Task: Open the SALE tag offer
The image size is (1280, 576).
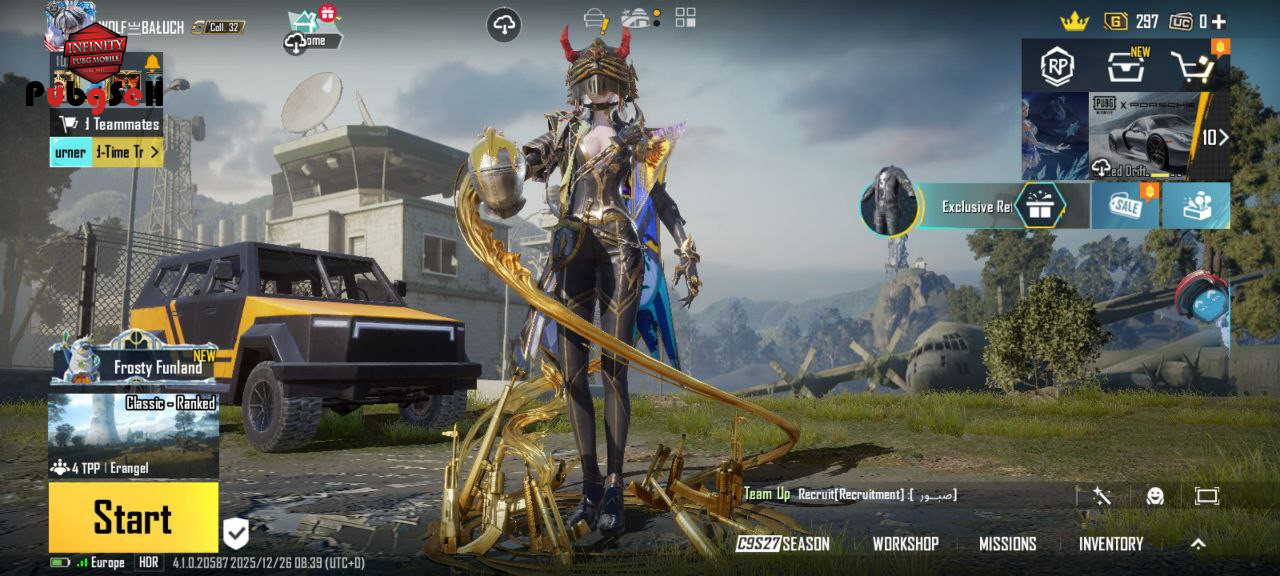Action: point(1125,206)
